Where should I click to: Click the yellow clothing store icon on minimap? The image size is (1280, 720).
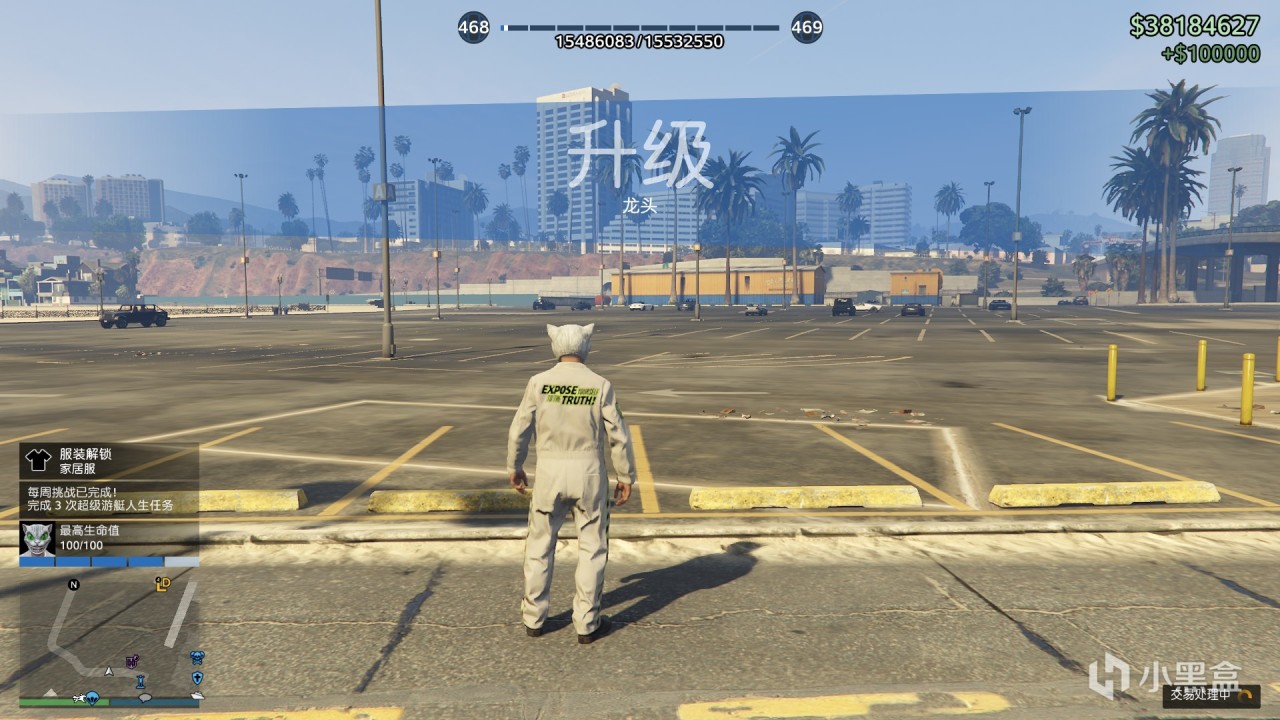tap(162, 583)
